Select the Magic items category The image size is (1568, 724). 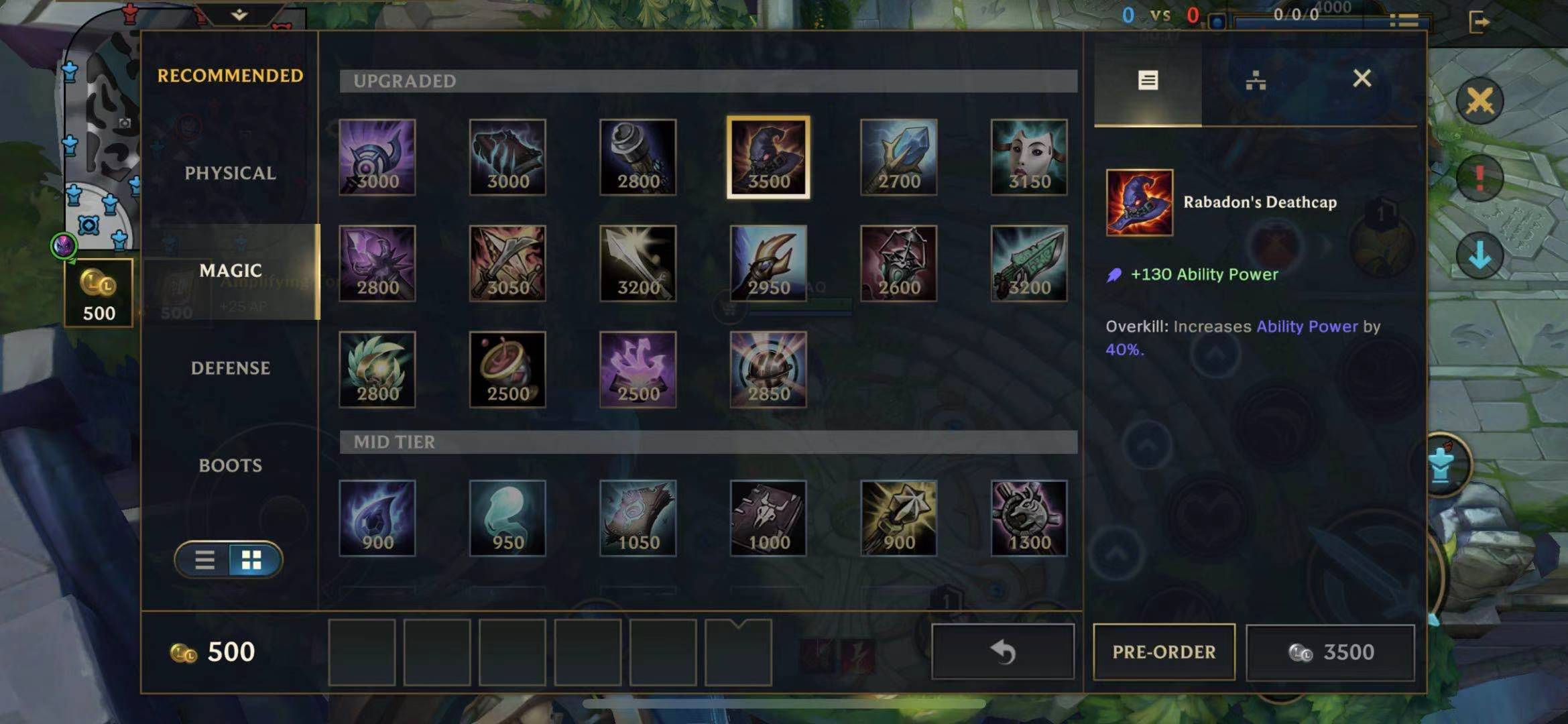230,271
